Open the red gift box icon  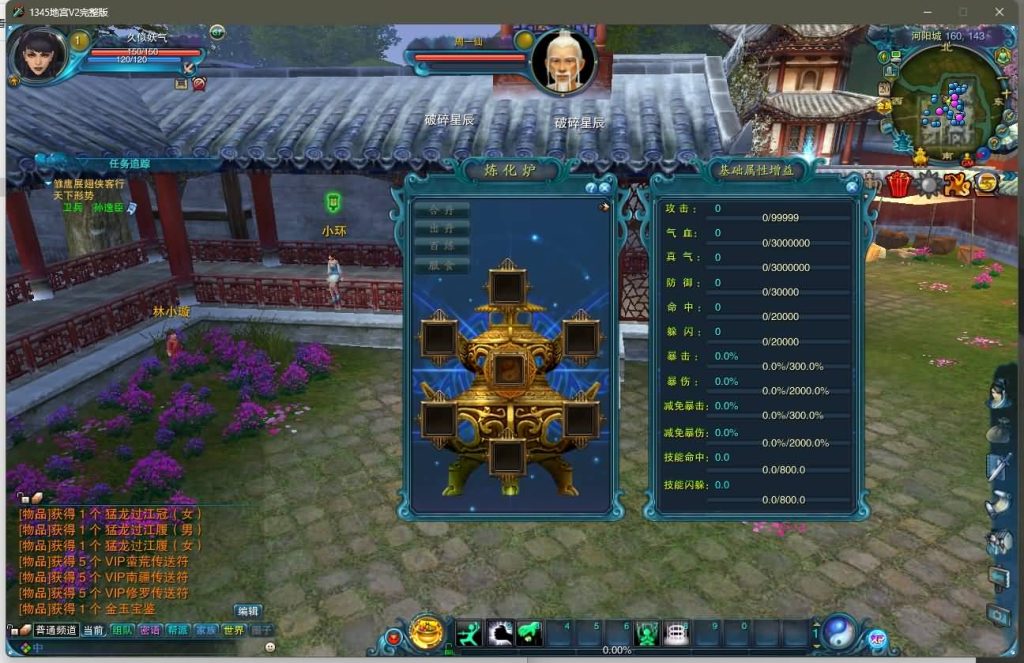click(899, 184)
